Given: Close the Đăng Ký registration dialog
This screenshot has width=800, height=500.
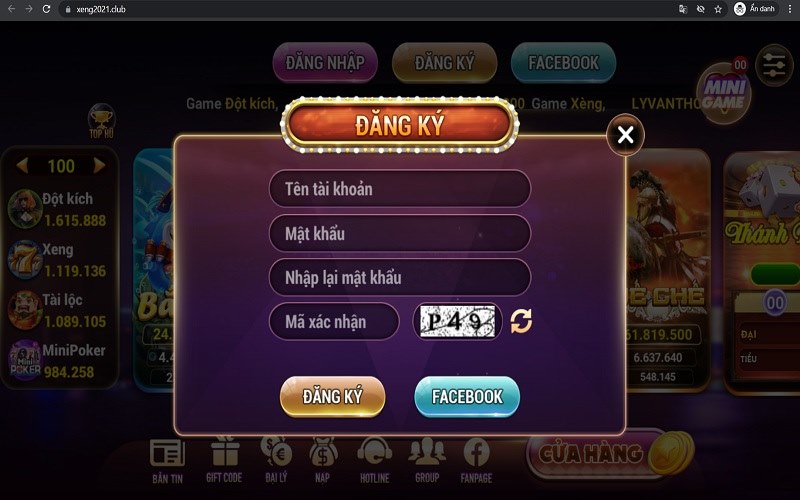Looking at the screenshot, I should (625, 135).
